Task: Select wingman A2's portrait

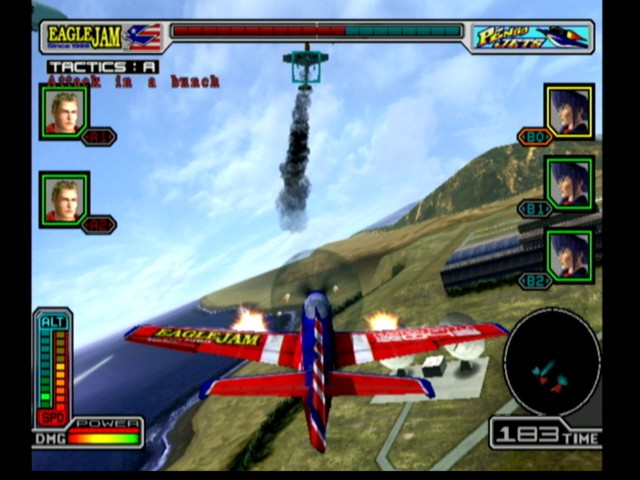Action: (x=64, y=197)
